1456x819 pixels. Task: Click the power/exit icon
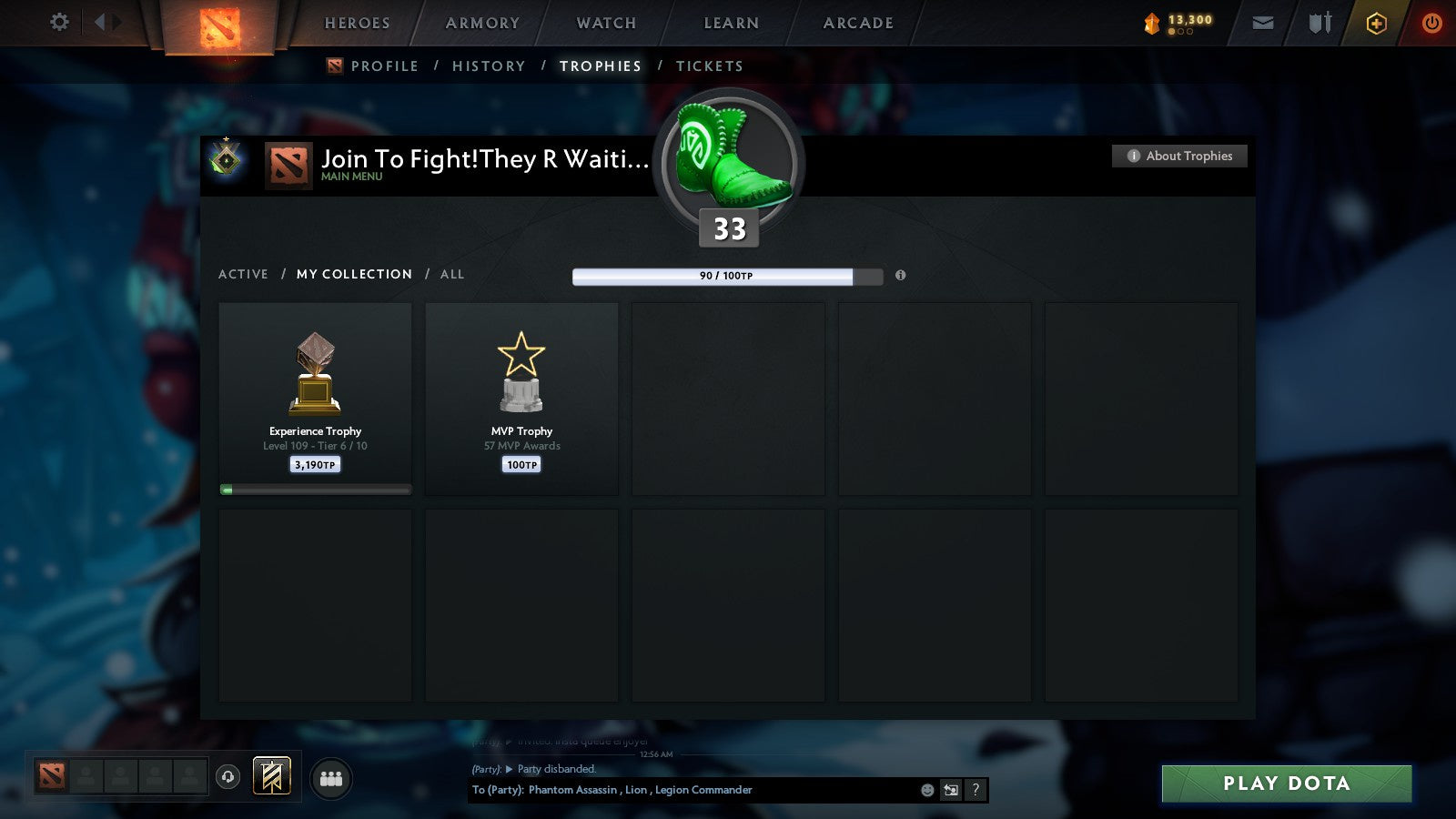coord(1431,23)
